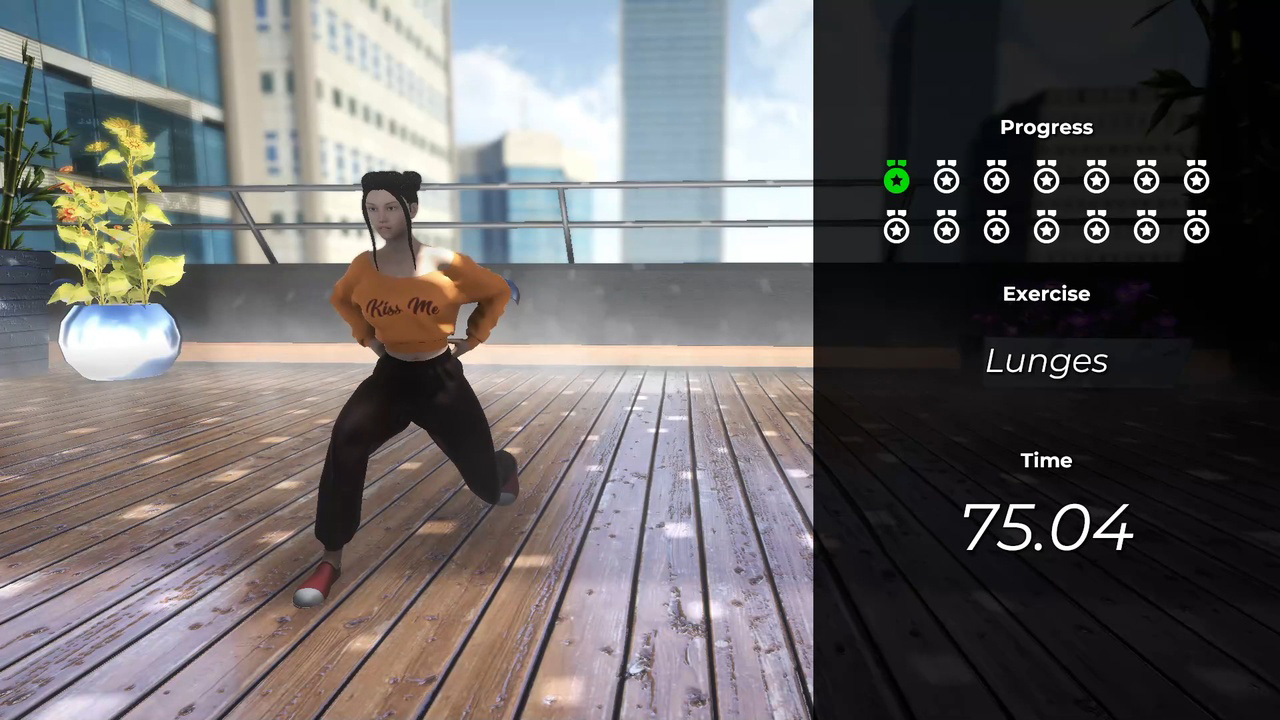Click the Exercise heading
The height and width of the screenshot is (720, 1280).
1046,293
